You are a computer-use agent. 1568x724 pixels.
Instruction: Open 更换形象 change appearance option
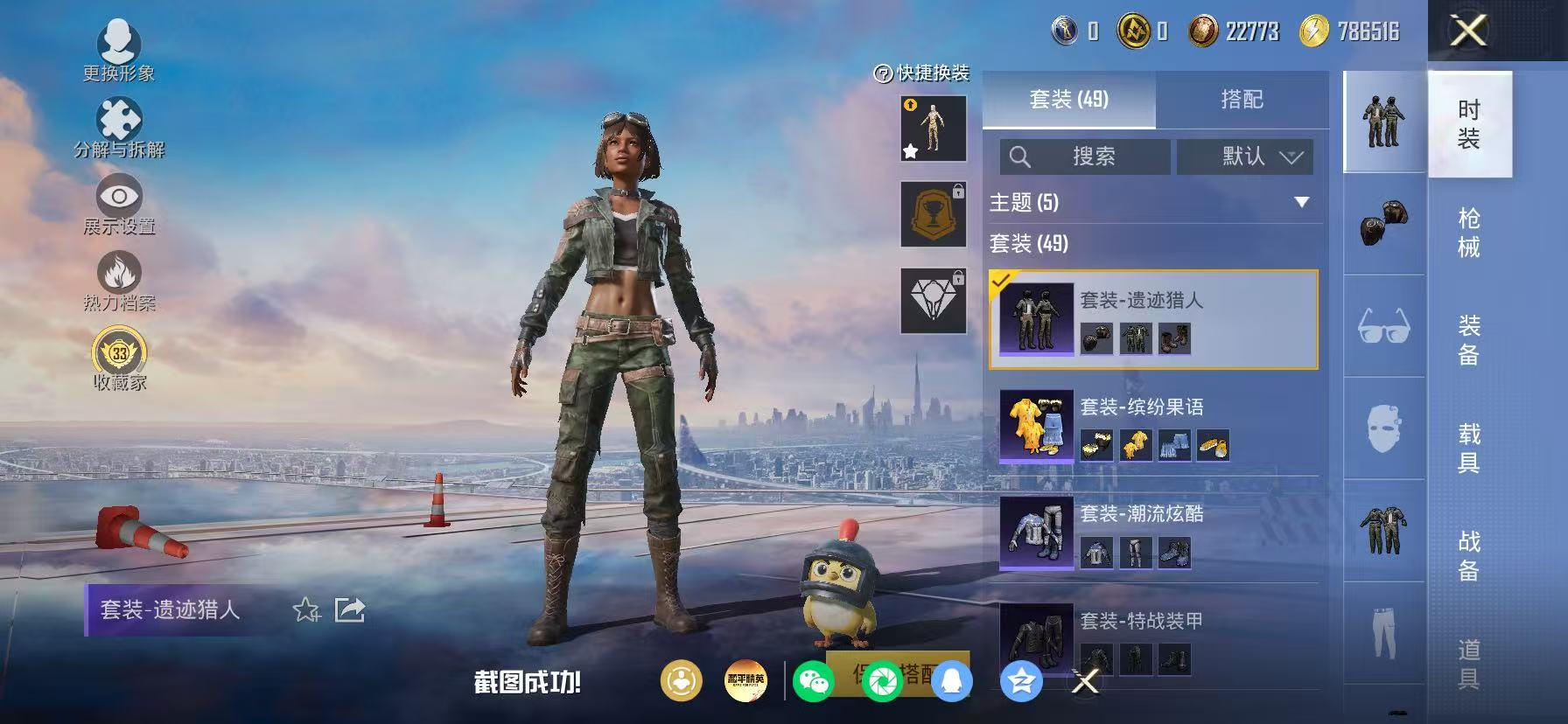point(119,51)
